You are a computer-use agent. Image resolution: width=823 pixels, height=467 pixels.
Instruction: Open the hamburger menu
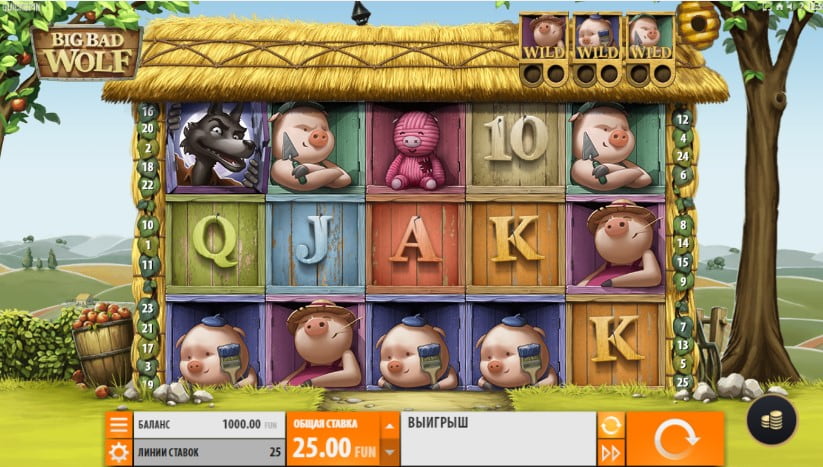[x=119, y=425]
